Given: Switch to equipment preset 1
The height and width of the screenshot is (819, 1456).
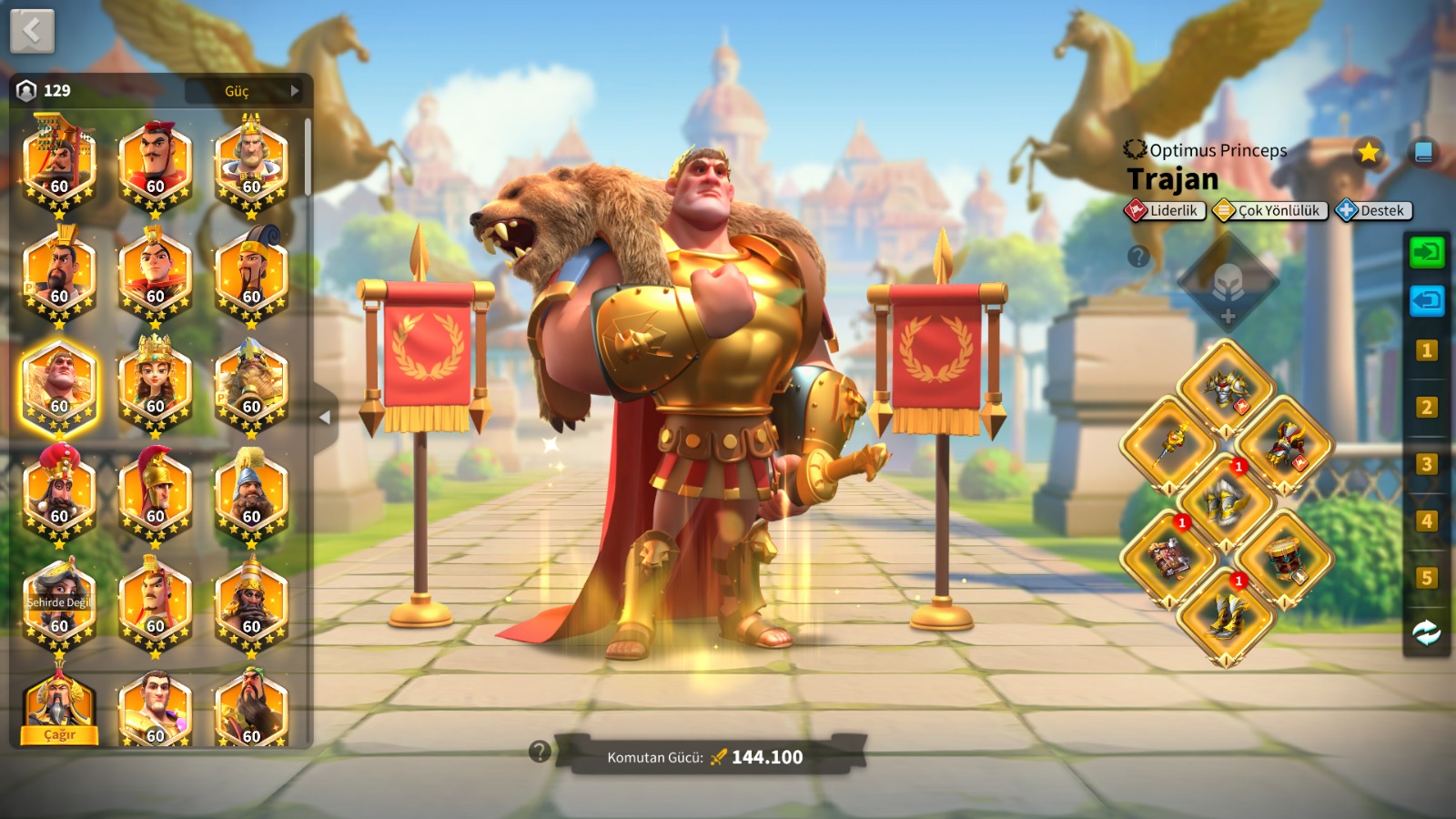Looking at the screenshot, I should (1426, 351).
